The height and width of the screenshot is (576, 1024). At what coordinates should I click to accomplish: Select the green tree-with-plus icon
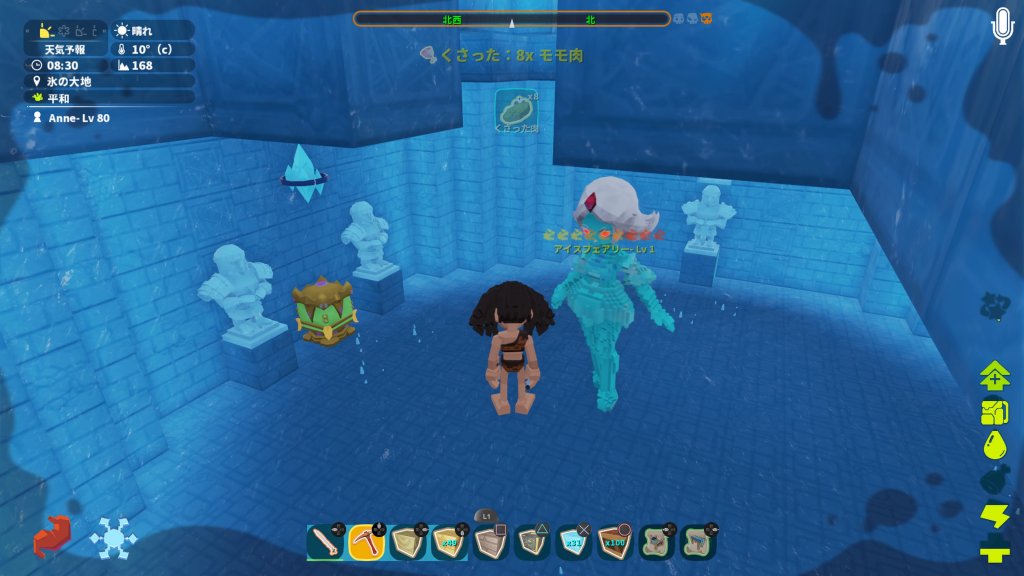[995, 377]
